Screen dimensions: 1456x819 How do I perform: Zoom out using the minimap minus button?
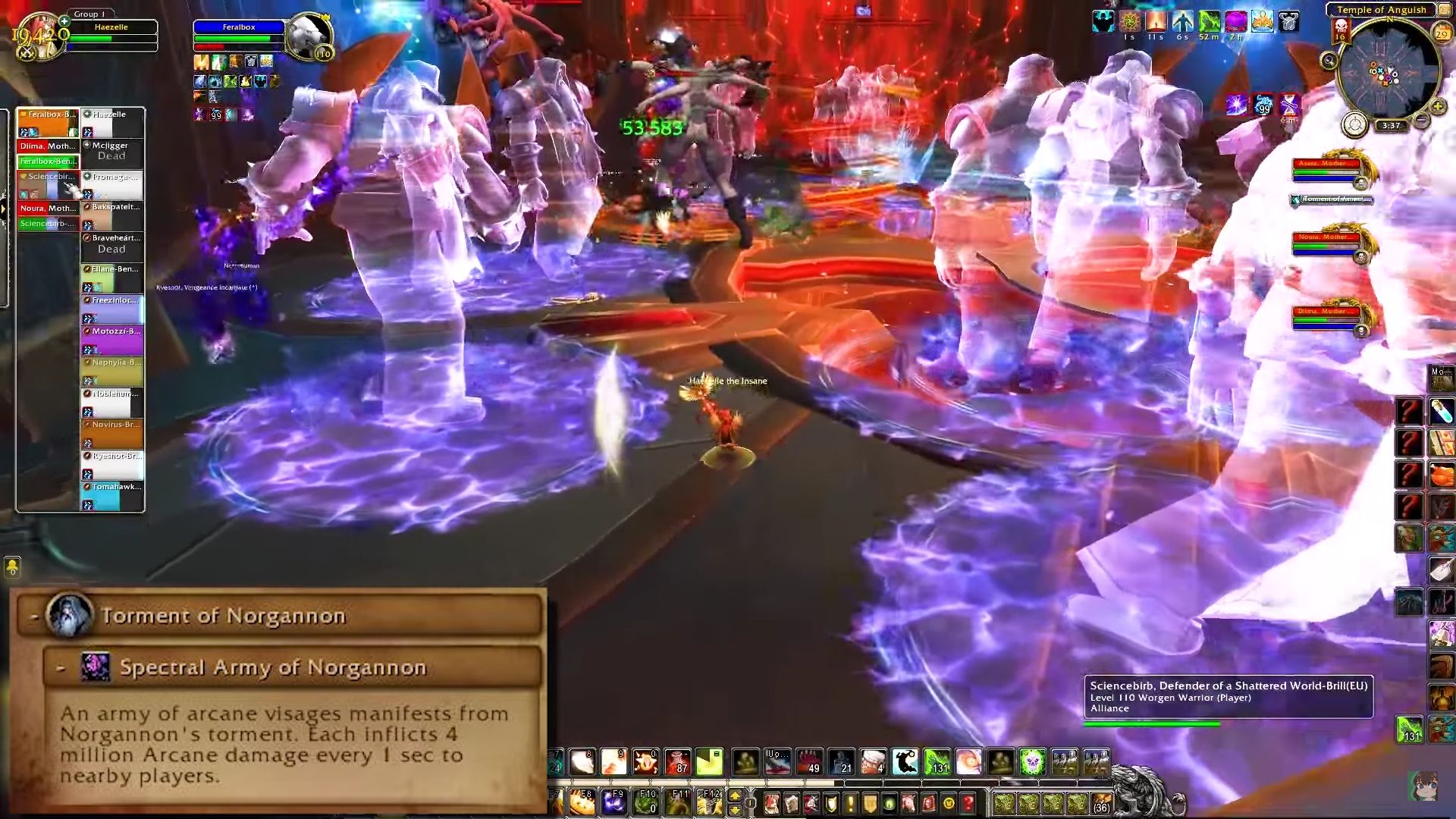(1421, 119)
